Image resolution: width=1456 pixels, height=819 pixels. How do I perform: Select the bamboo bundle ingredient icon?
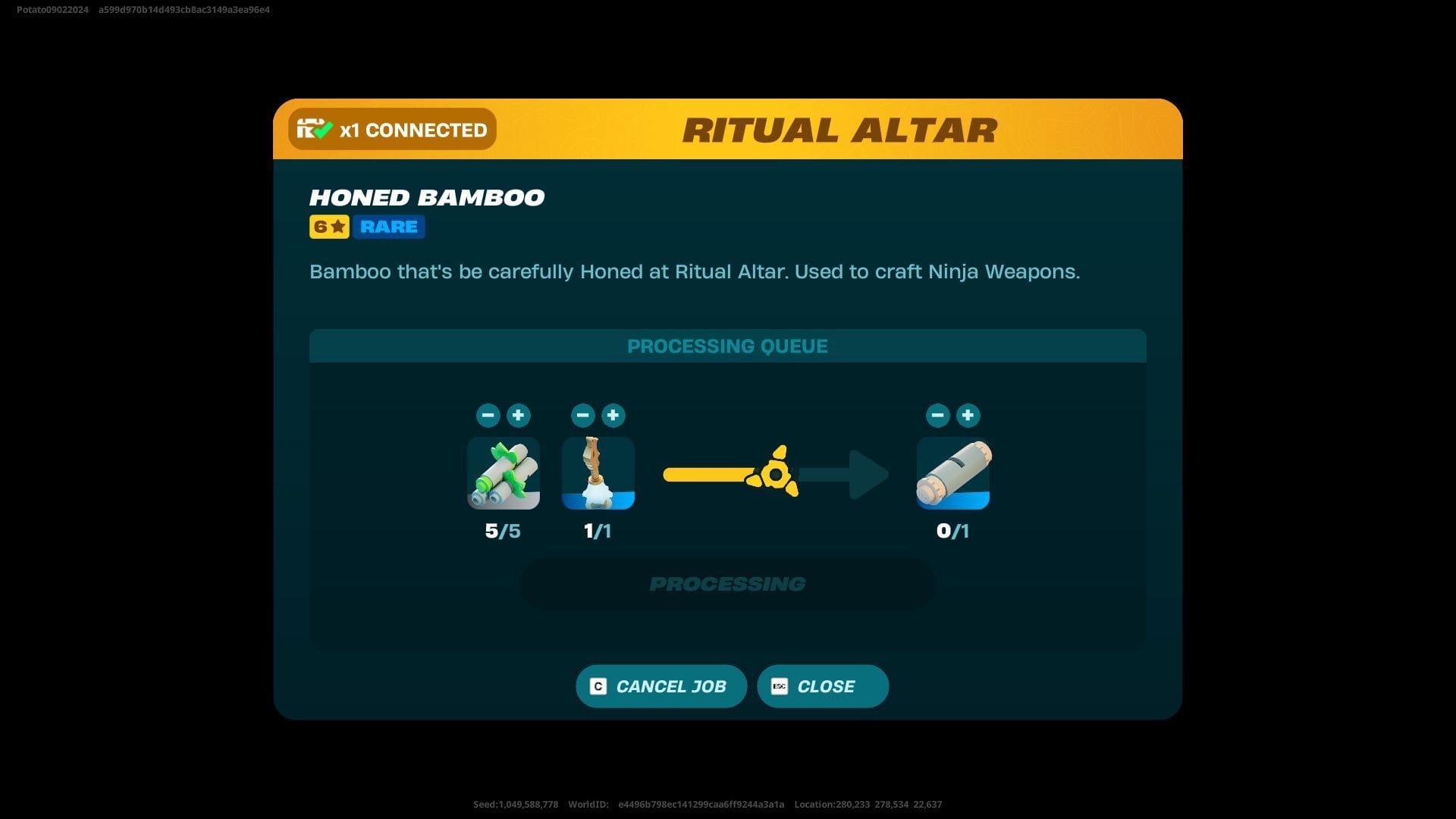(x=503, y=472)
